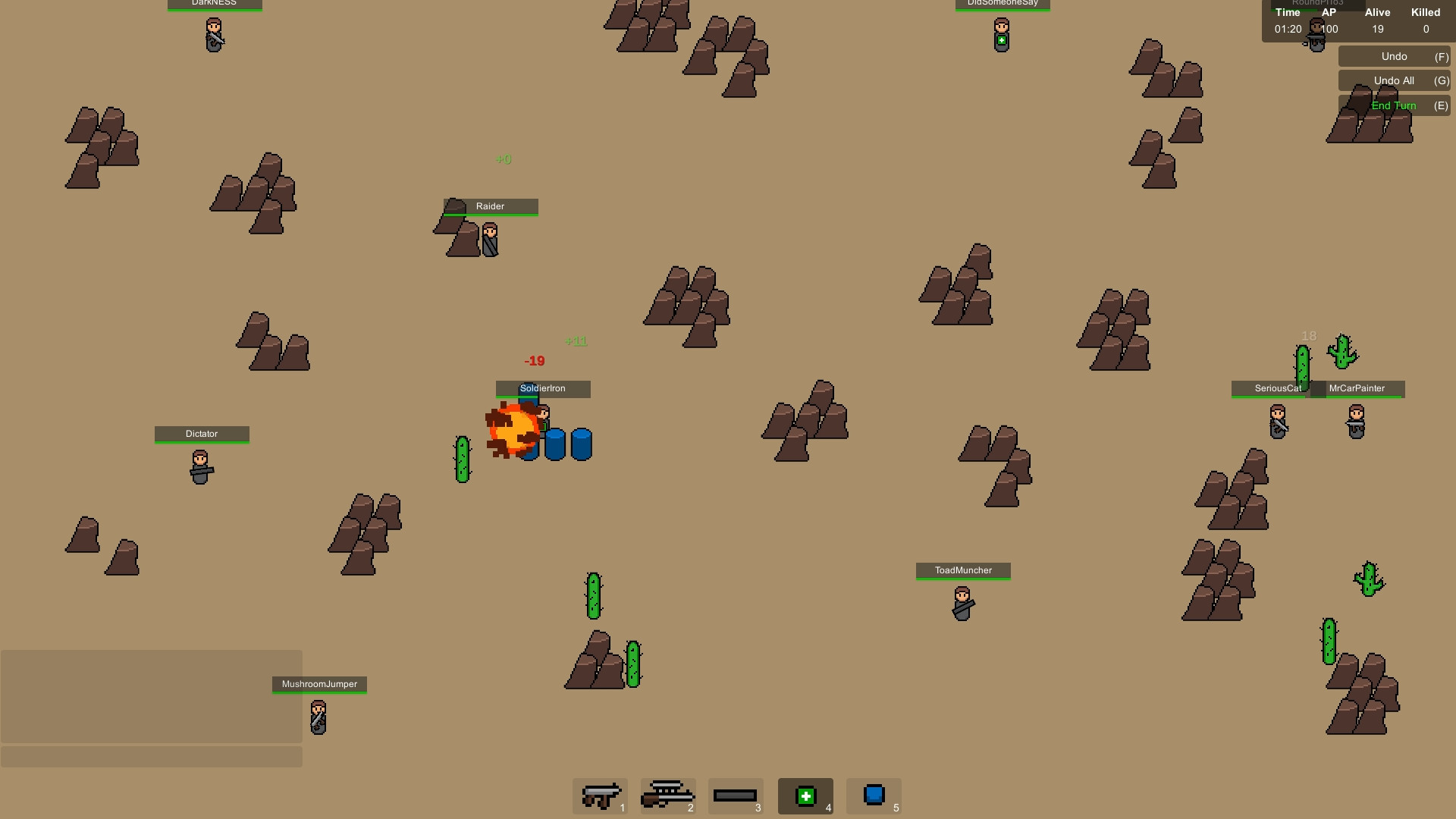This screenshot has height=819, width=1456.
Task: Click the Time display showing 01:20
Action: coord(1287,29)
